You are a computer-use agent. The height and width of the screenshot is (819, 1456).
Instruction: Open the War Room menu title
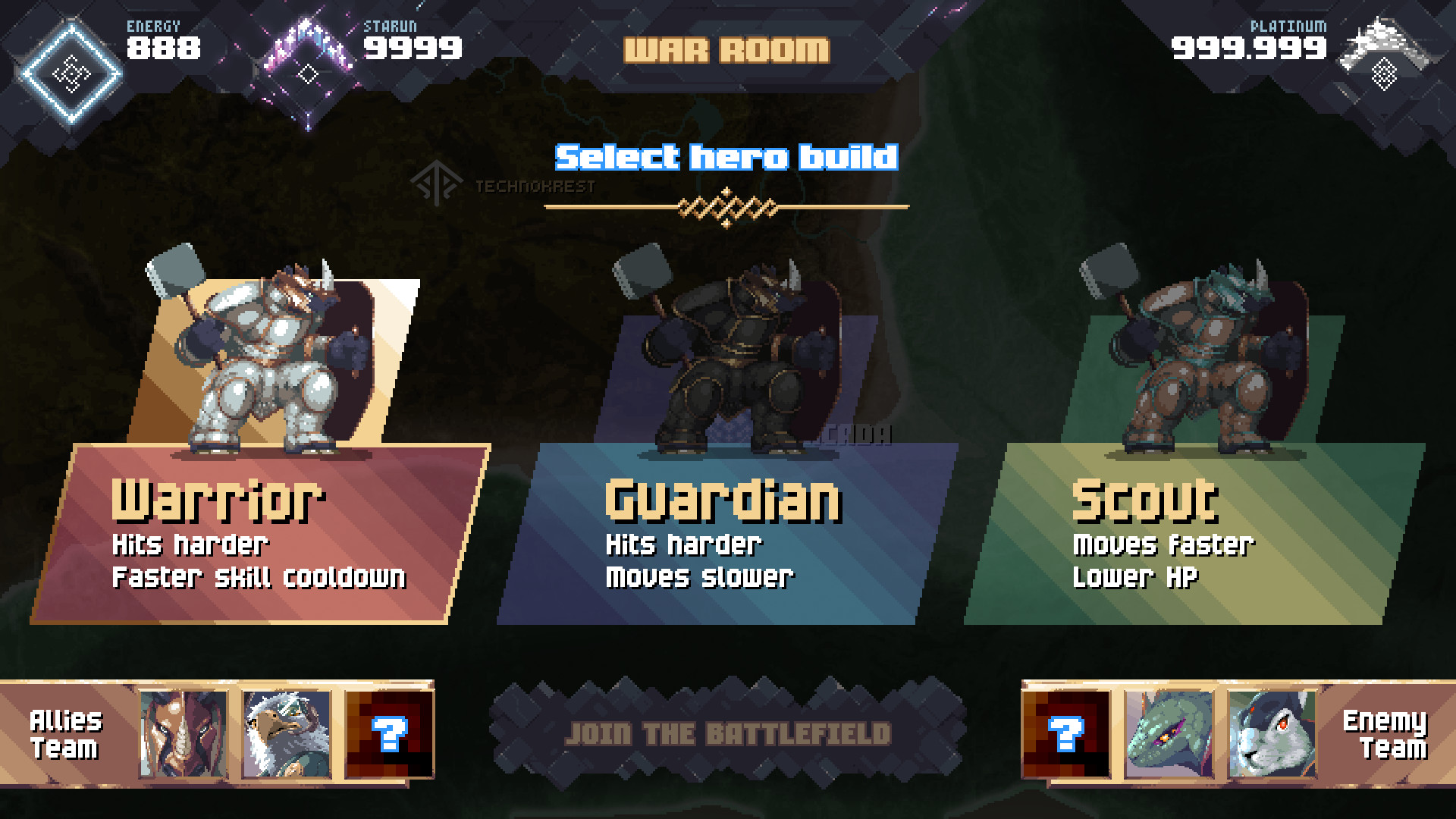(726, 50)
